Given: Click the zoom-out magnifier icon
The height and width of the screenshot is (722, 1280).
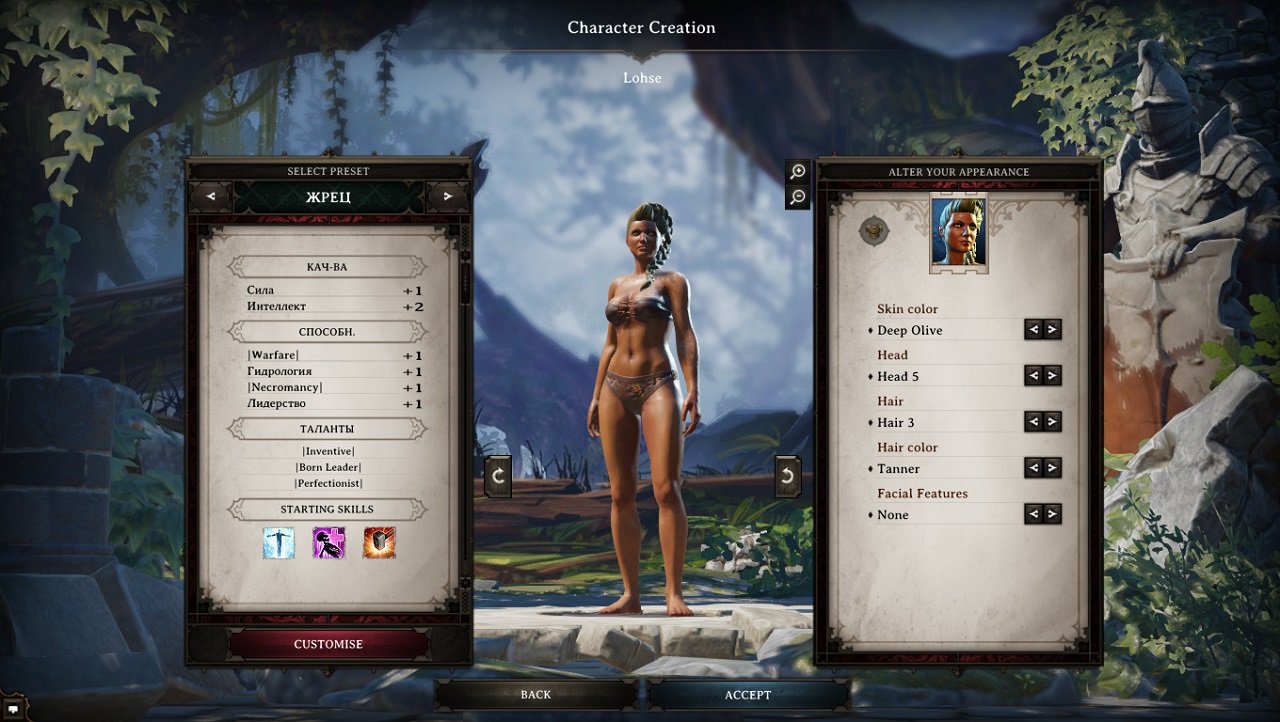Looking at the screenshot, I should point(797,197).
